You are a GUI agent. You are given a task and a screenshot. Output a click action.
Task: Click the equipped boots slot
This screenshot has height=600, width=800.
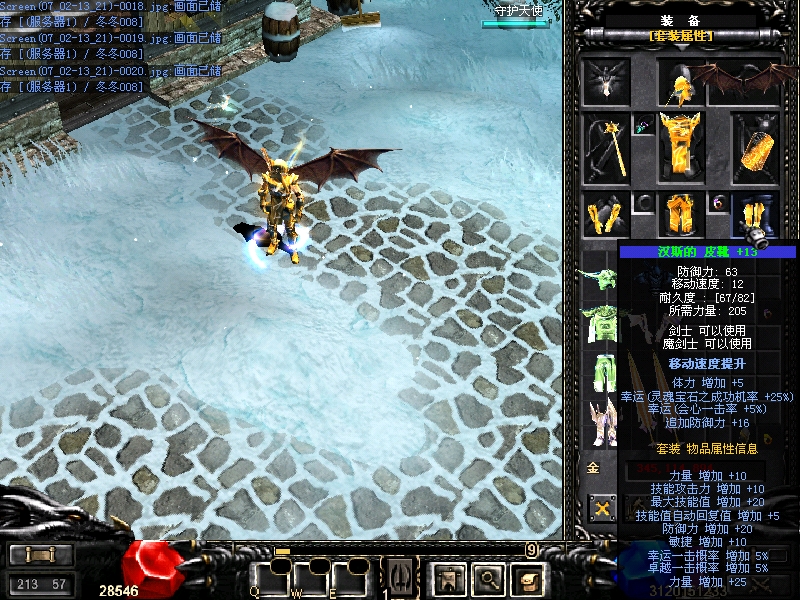757,216
